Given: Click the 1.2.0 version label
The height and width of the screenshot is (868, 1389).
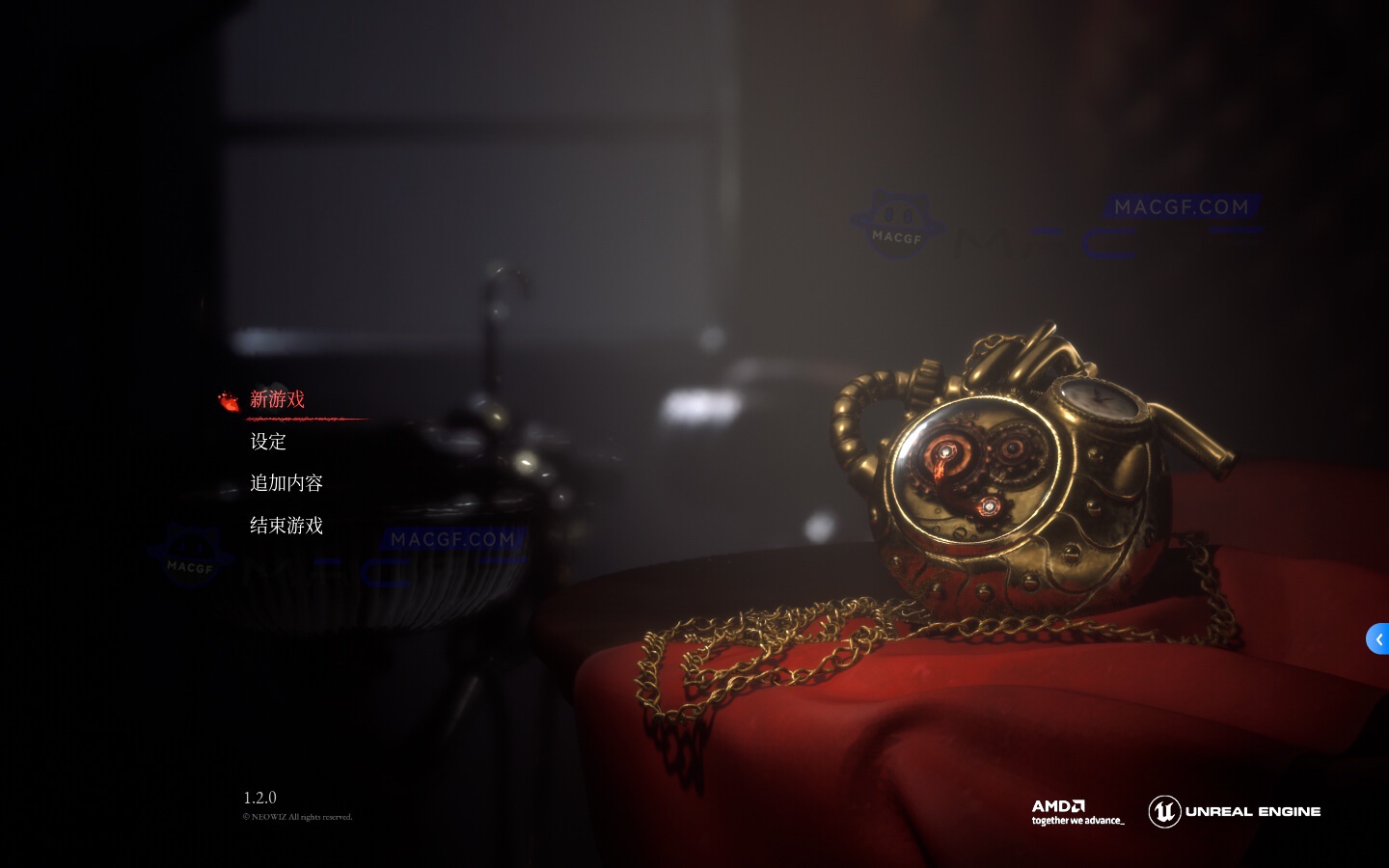Looking at the screenshot, I should click(x=260, y=798).
